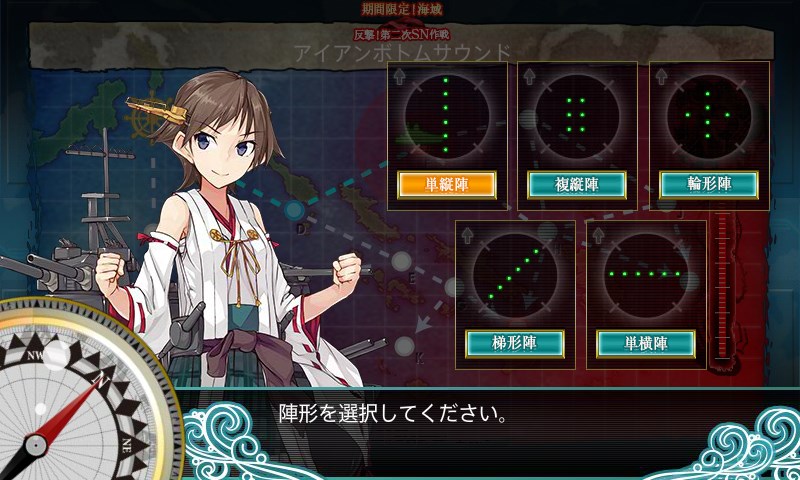Pick the 輪形陣 diamond formation
The height and width of the screenshot is (480, 800).
709,184
